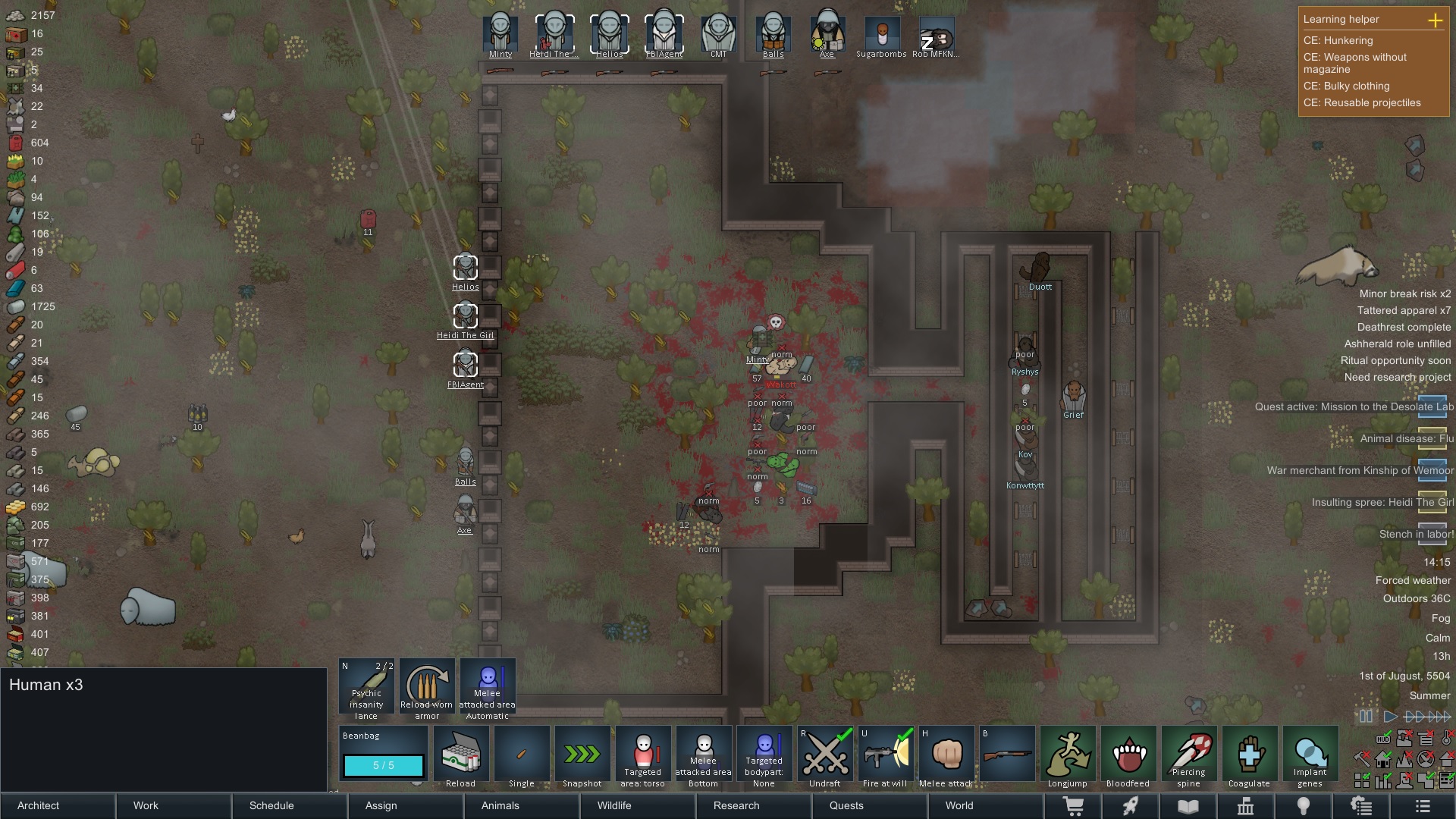Image resolution: width=1456 pixels, height=819 pixels.
Task: Choose the Implant genes command
Action: (x=1310, y=757)
